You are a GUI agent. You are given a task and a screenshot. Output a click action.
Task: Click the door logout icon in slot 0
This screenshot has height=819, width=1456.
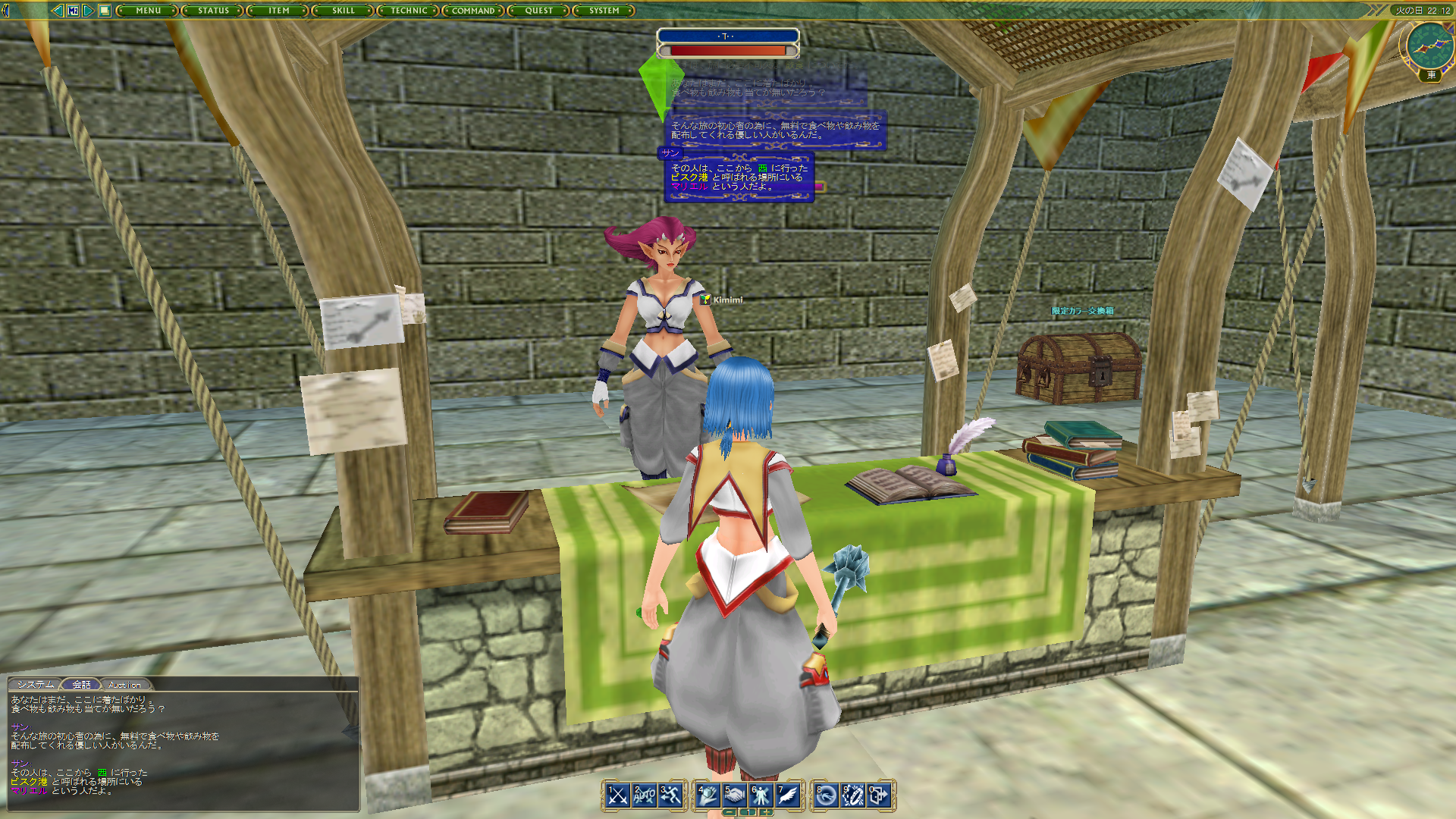click(853, 794)
